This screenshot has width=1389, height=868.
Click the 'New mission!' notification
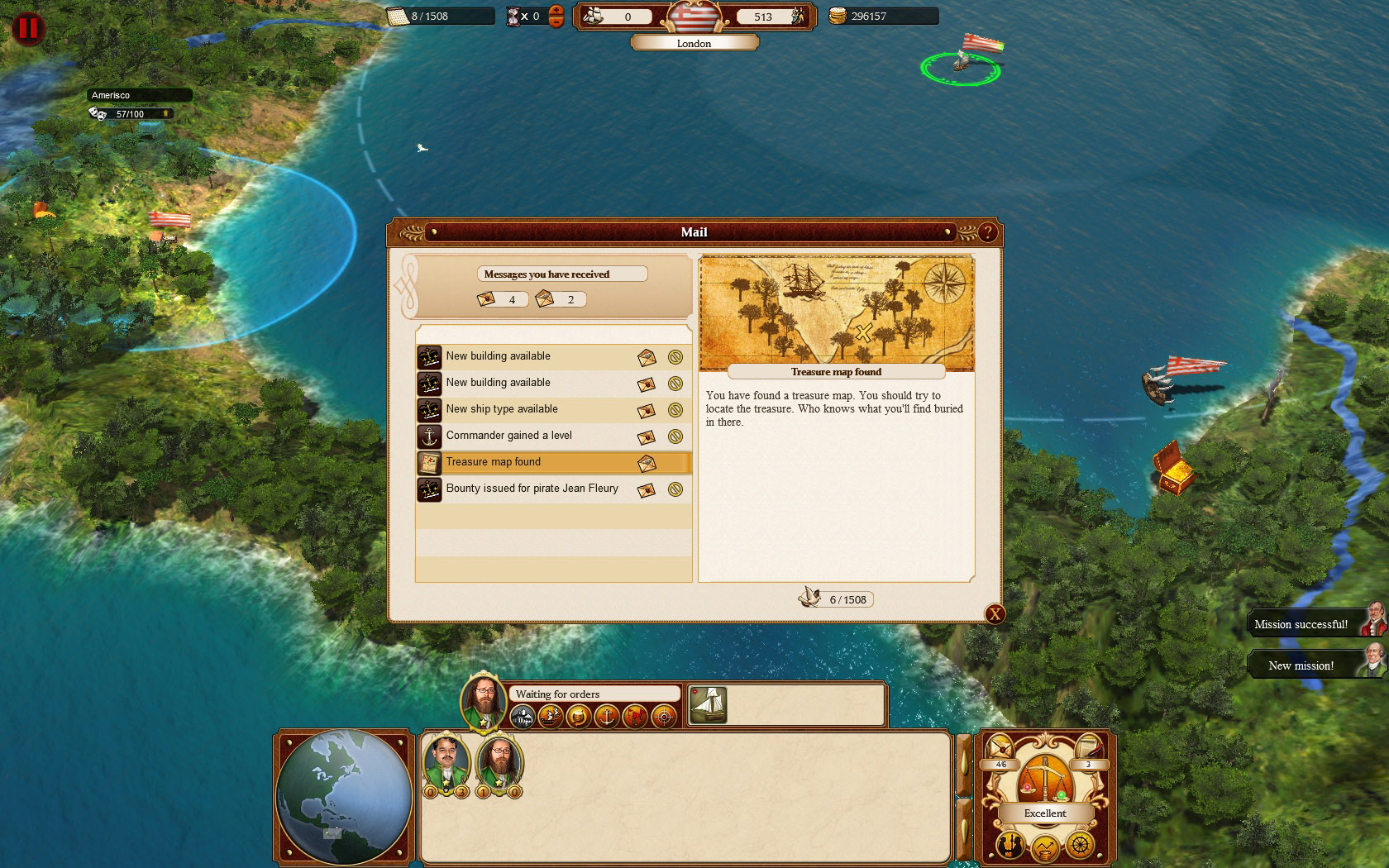click(x=1302, y=665)
